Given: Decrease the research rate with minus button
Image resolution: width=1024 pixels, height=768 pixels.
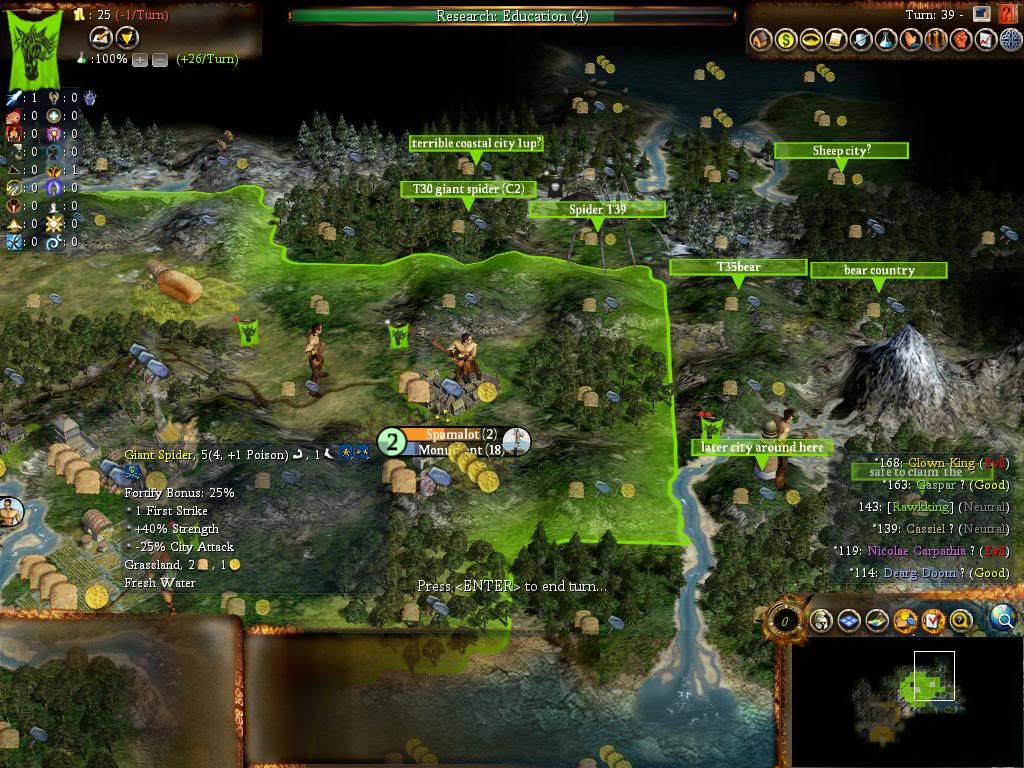Looking at the screenshot, I should 159,59.
